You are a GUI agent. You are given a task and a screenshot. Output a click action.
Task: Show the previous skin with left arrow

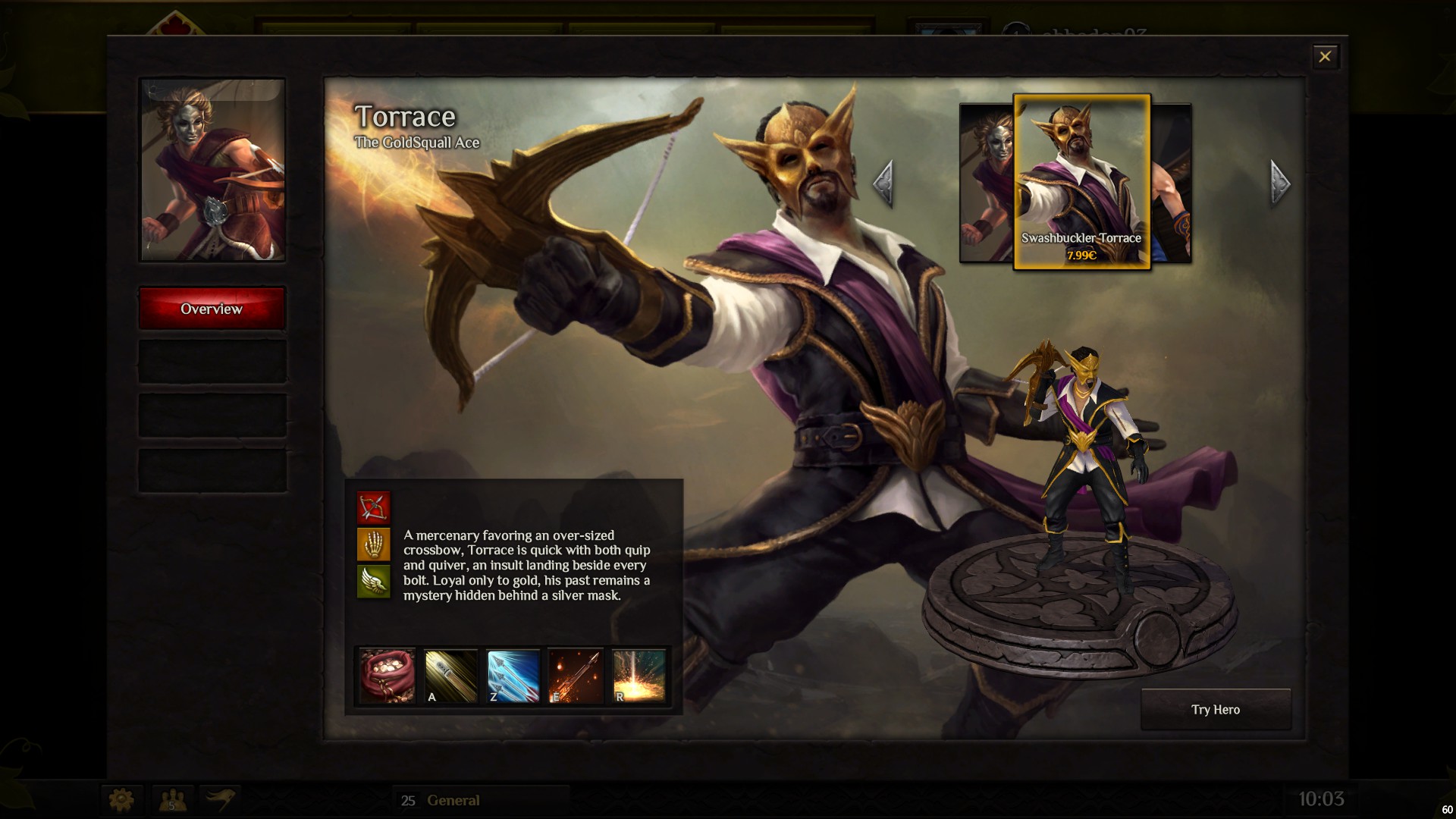coord(883,183)
